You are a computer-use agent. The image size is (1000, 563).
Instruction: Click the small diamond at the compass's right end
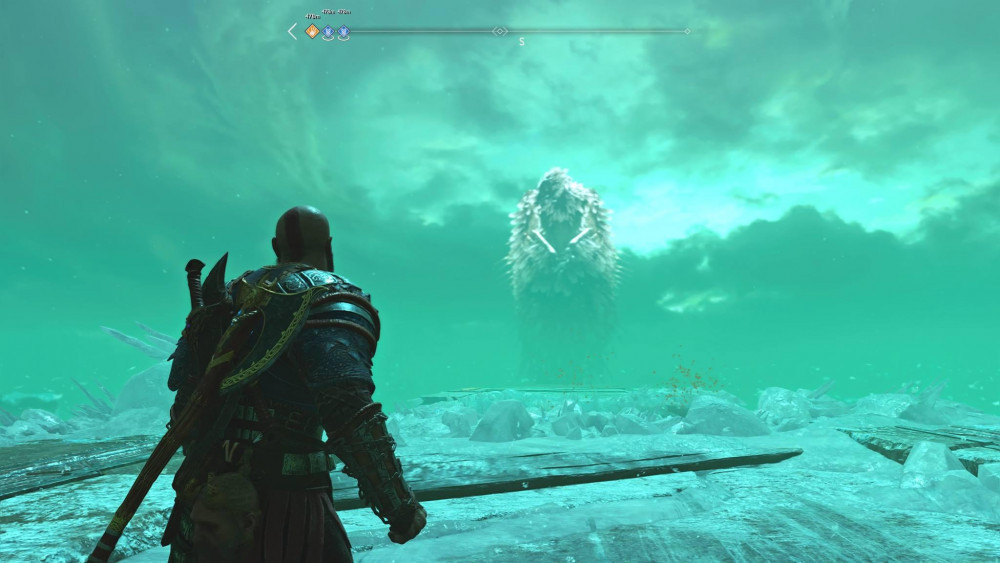(x=687, y=31)
